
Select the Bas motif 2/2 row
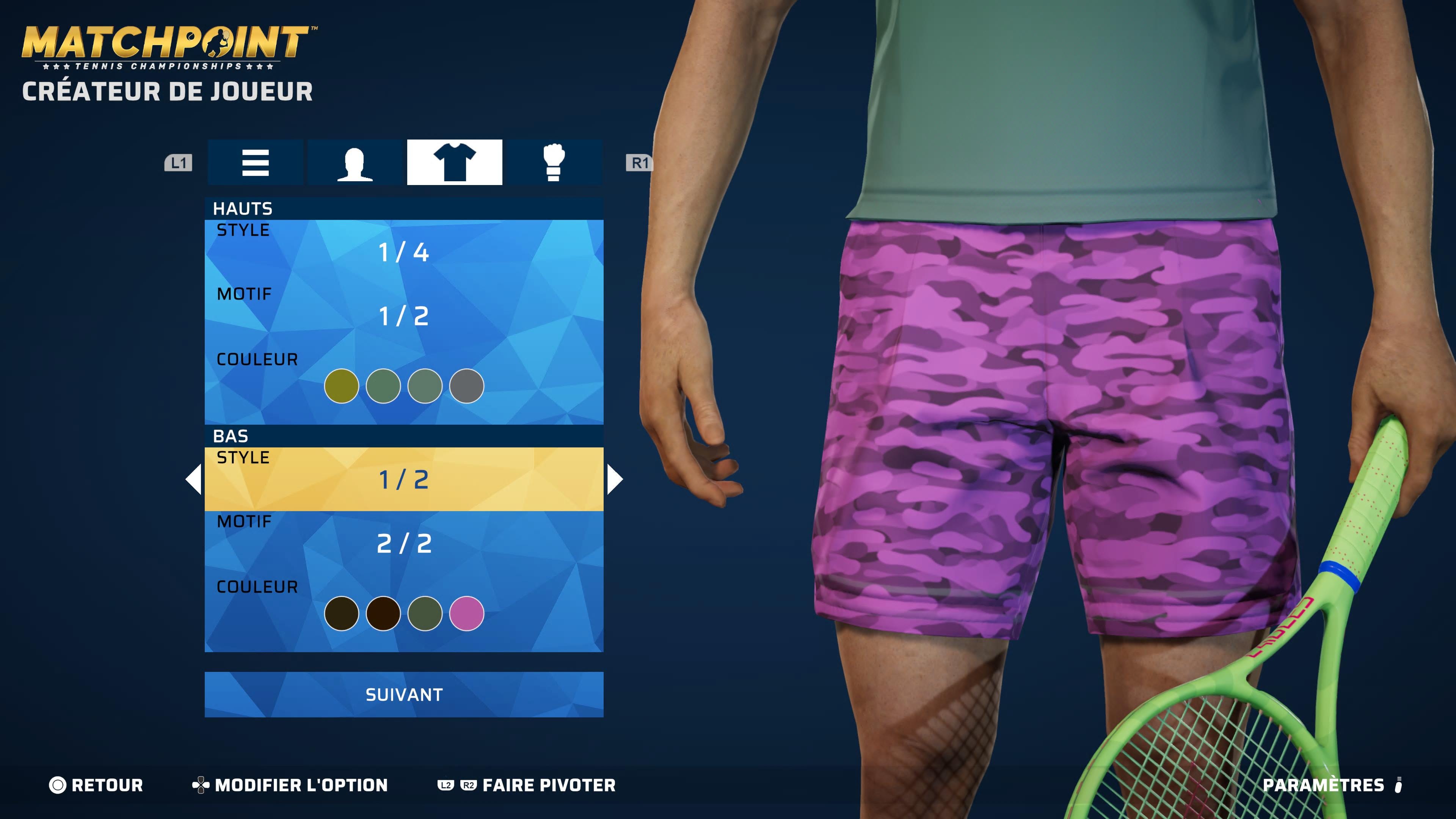[x=403, y=543]
